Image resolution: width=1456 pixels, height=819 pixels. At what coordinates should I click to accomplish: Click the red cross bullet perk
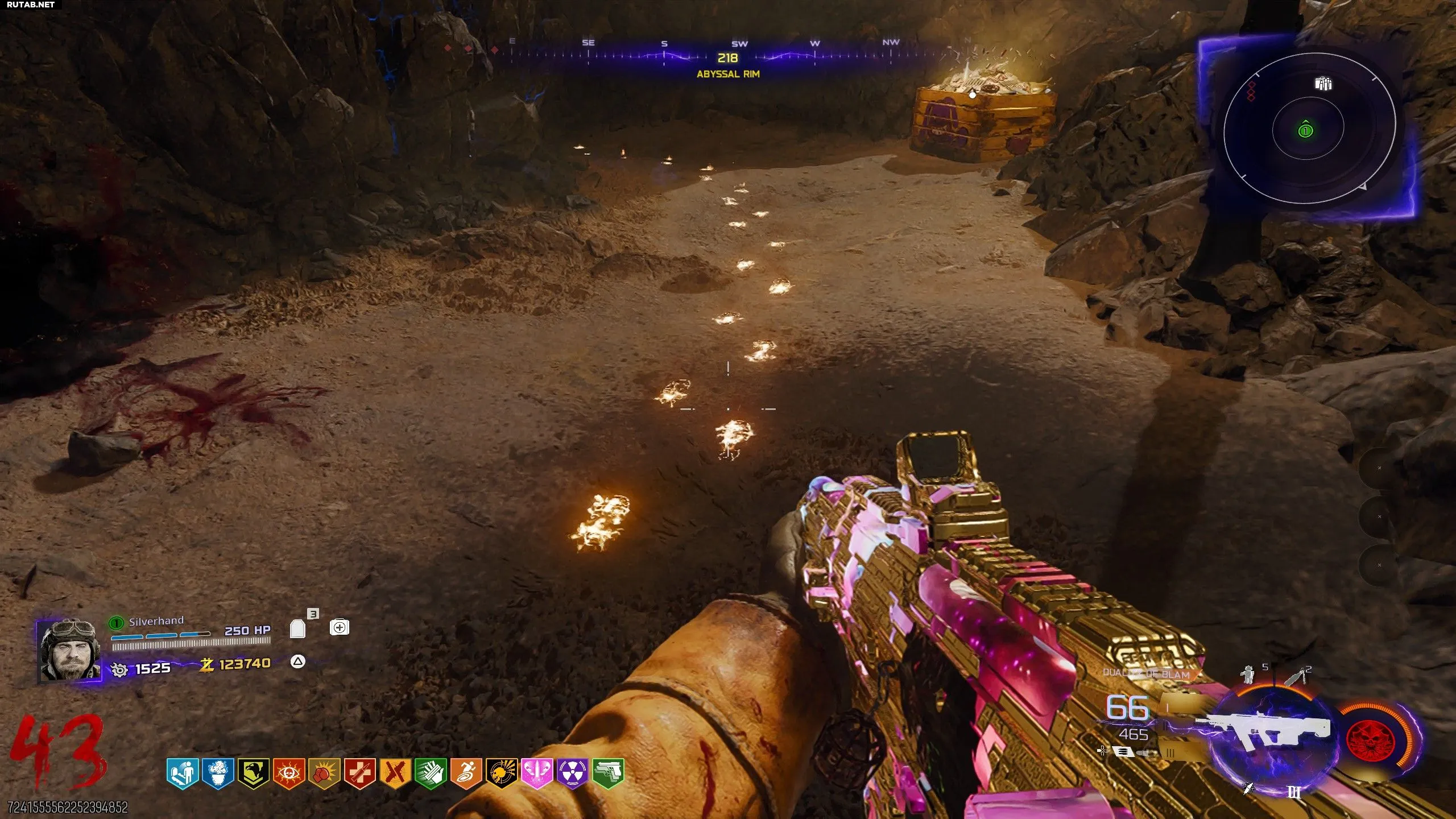pyautogui.click(x=359, y=773)
